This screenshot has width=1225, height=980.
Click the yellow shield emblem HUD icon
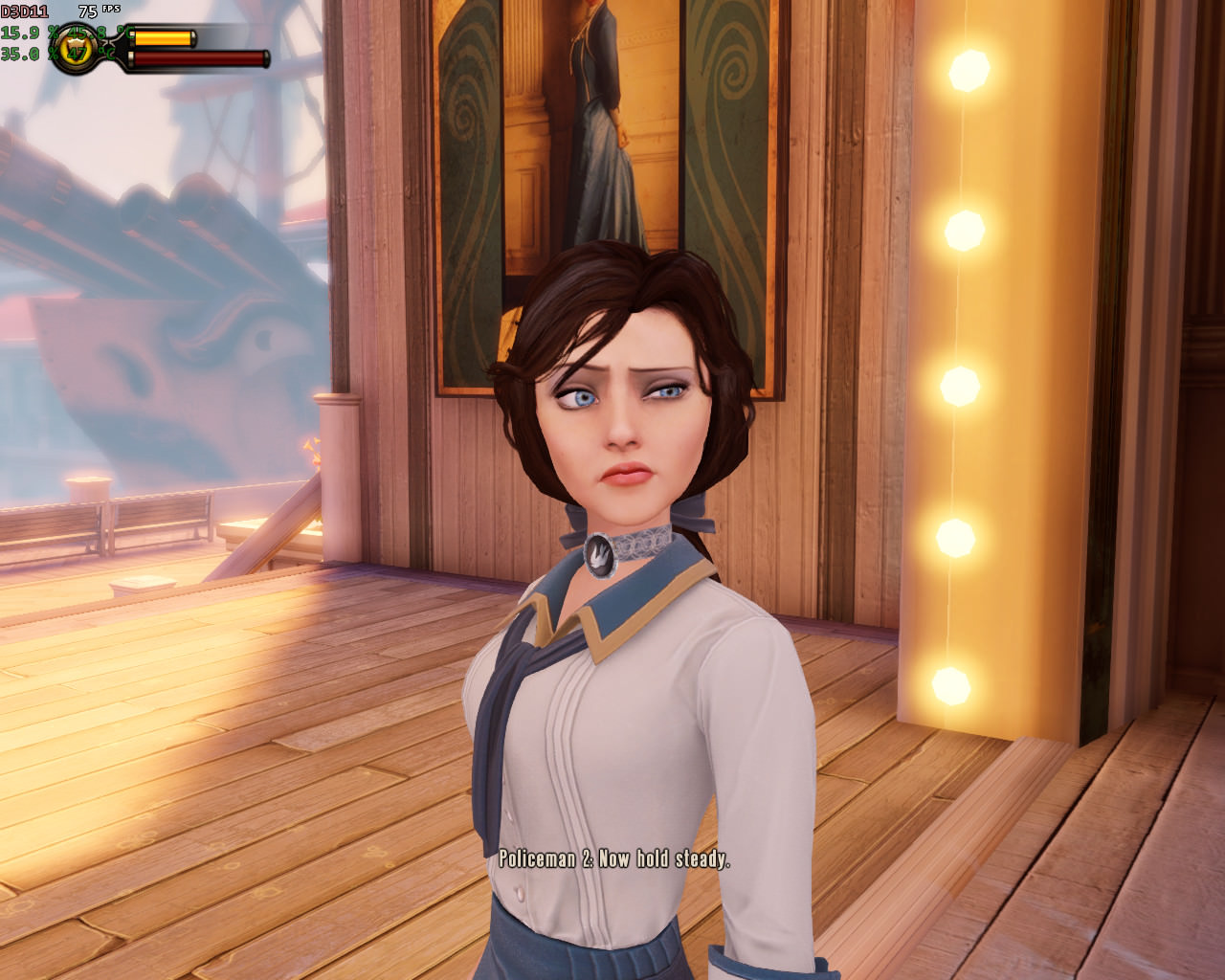tap(78, 48)
